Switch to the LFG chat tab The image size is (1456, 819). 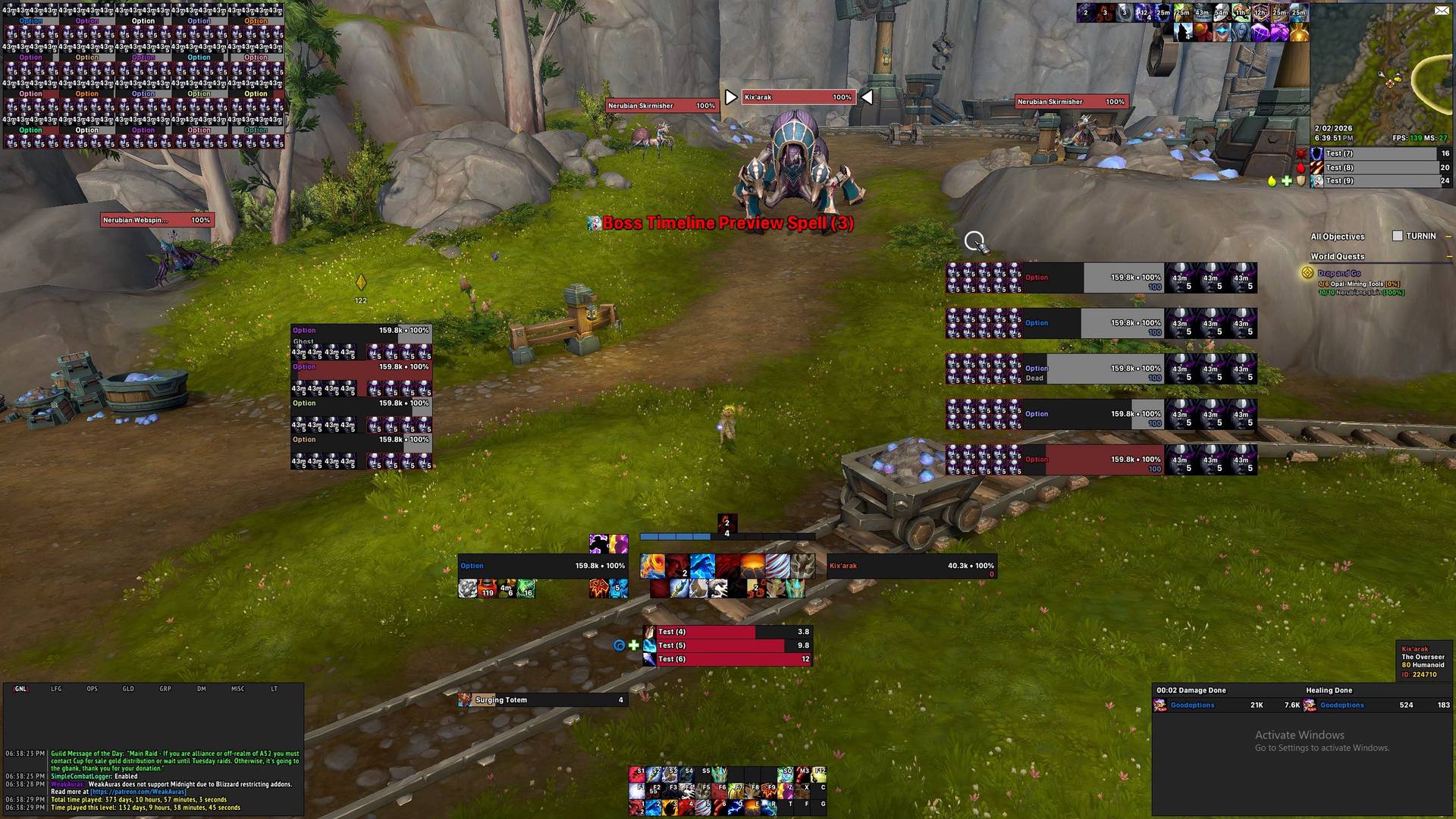click(56, 689)
